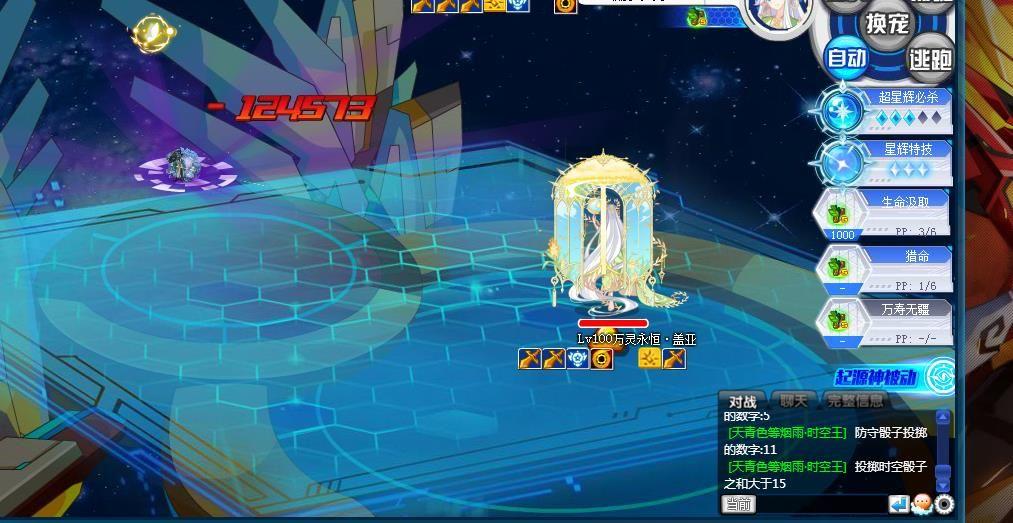Activate the 超星辉必杀 skill

tap(883, 108)
